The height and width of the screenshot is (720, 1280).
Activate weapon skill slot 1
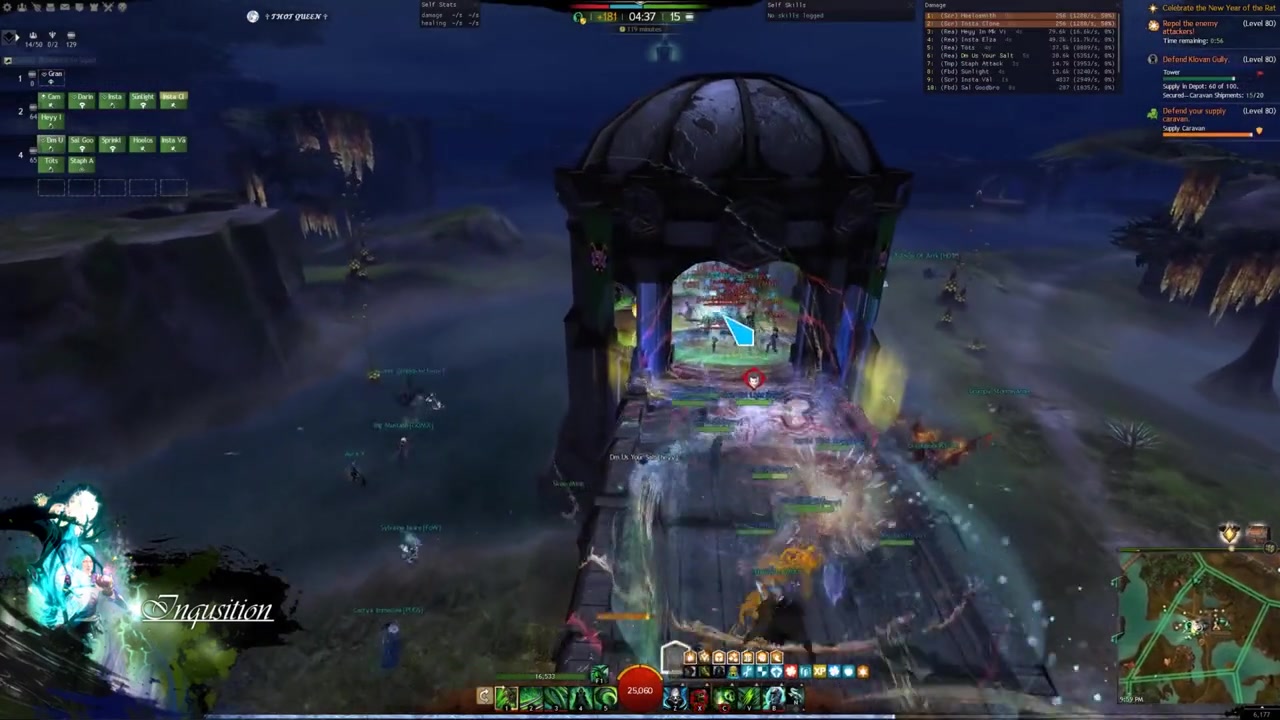[507, 697]
